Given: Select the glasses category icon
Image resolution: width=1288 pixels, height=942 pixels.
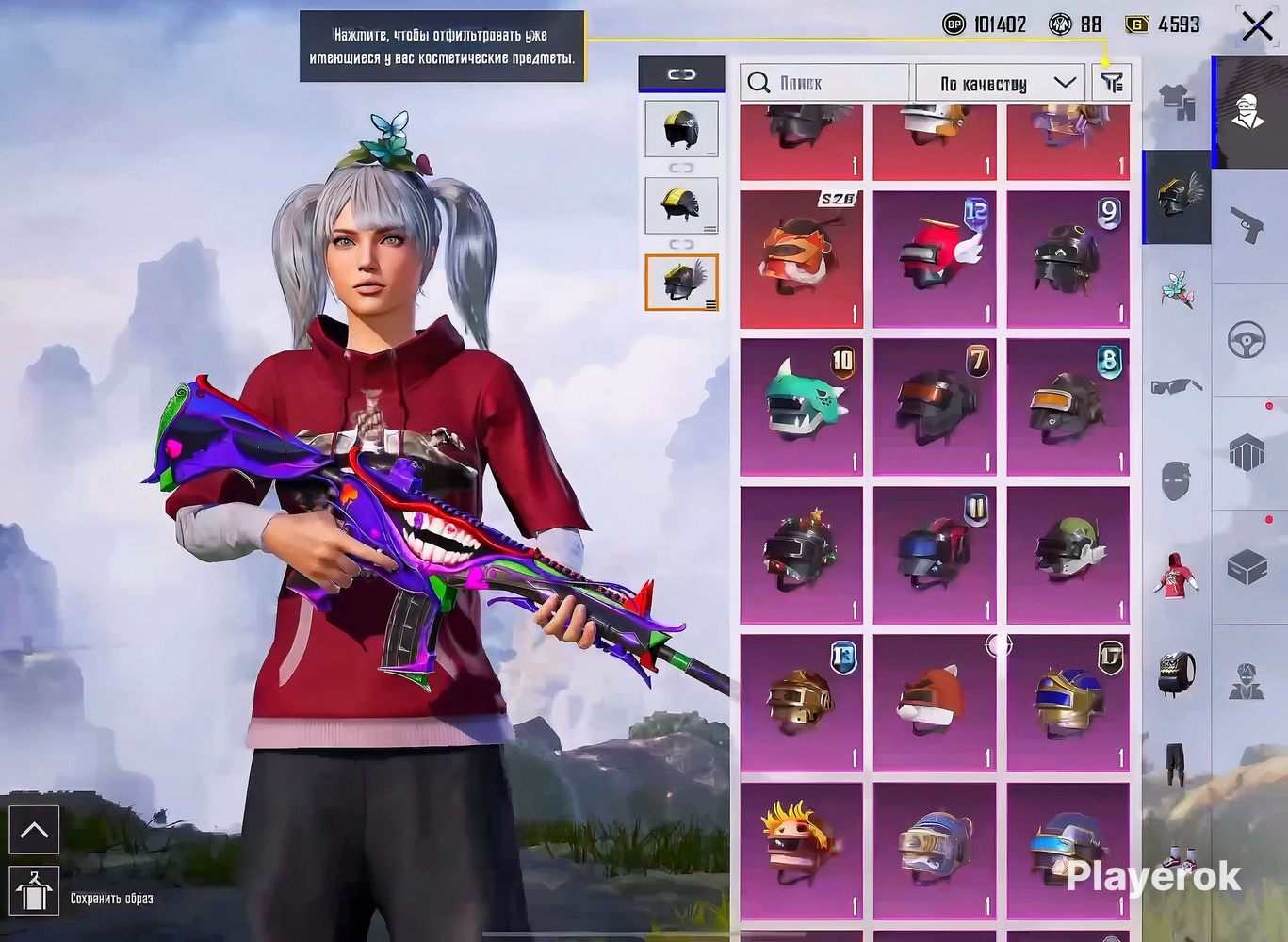Looking at the screenshot, I should (x=1176, y=386).
